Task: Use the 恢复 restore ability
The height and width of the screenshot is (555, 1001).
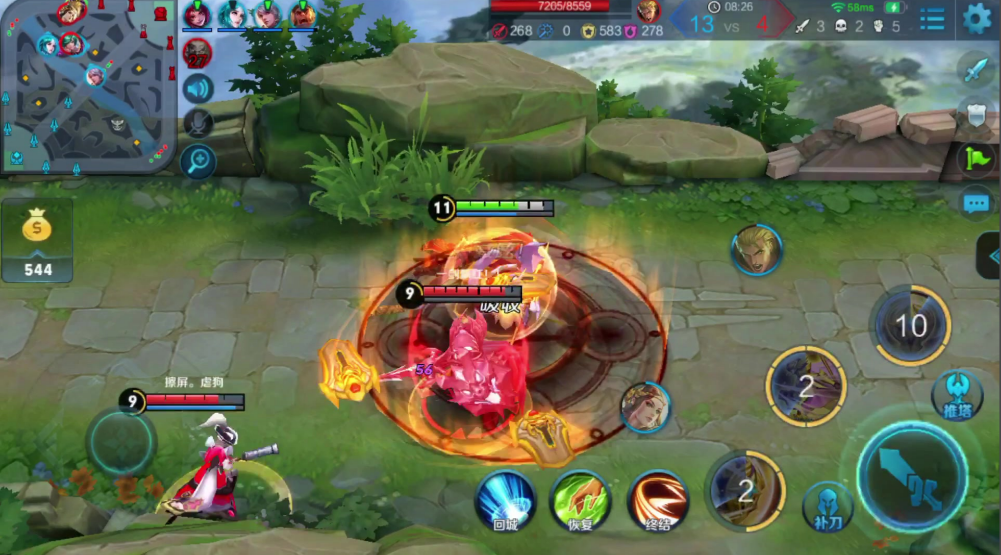Action: pyautogui.click(x=581, y=499)
